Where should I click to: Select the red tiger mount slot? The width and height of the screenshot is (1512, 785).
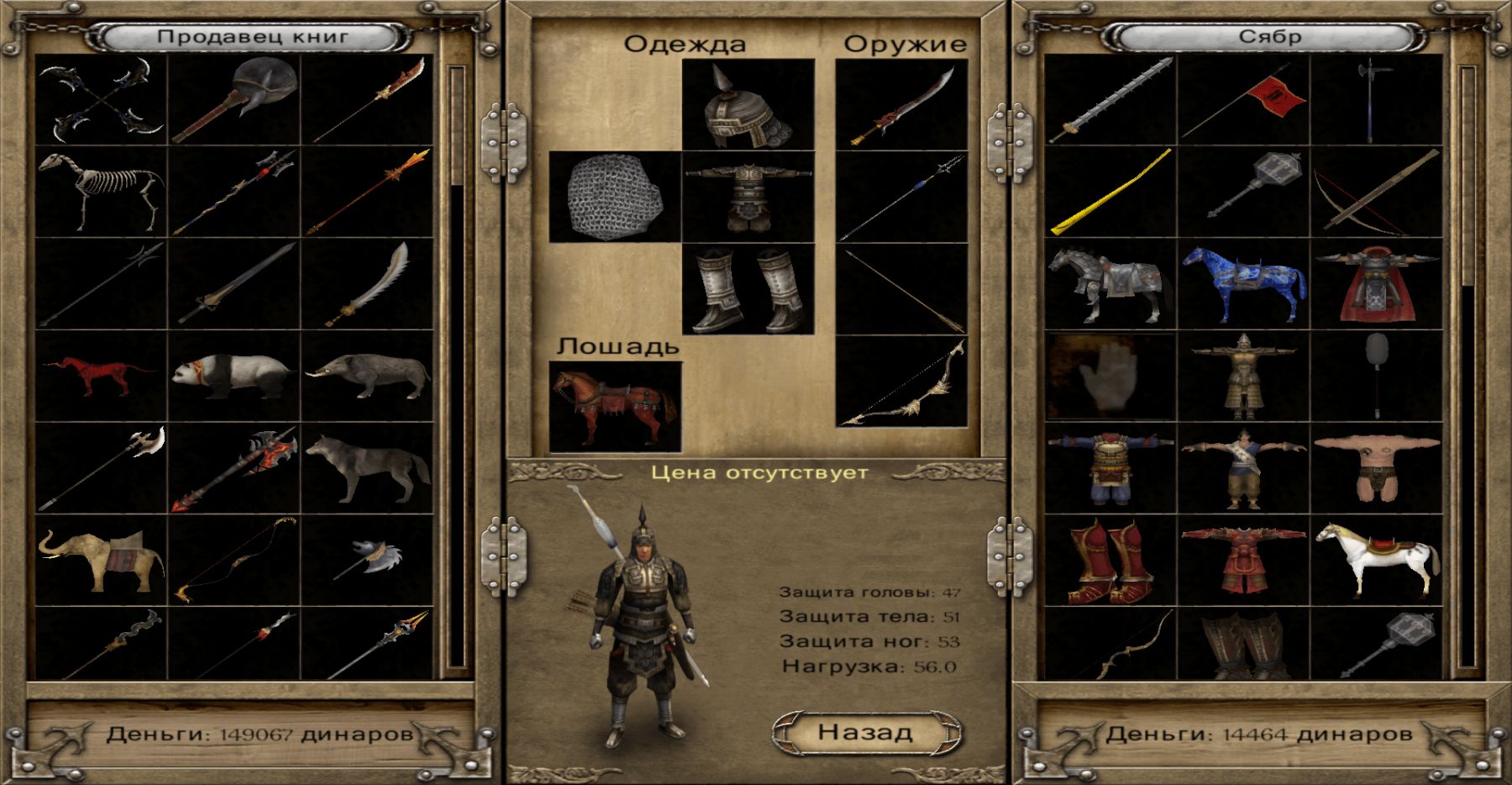pyautogui.click(x=101, y=377)
